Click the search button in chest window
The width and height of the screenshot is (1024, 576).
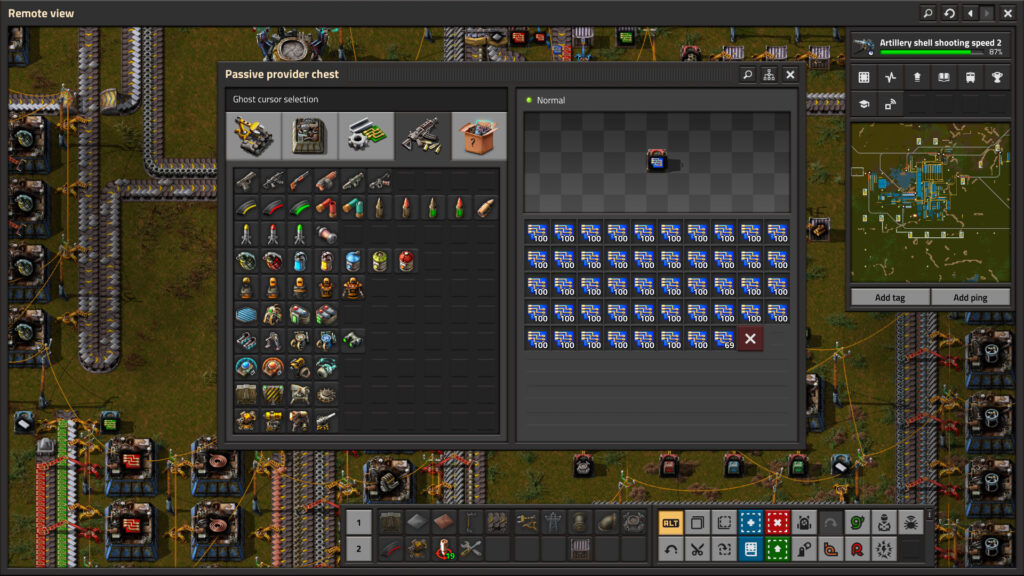[747, 75]
